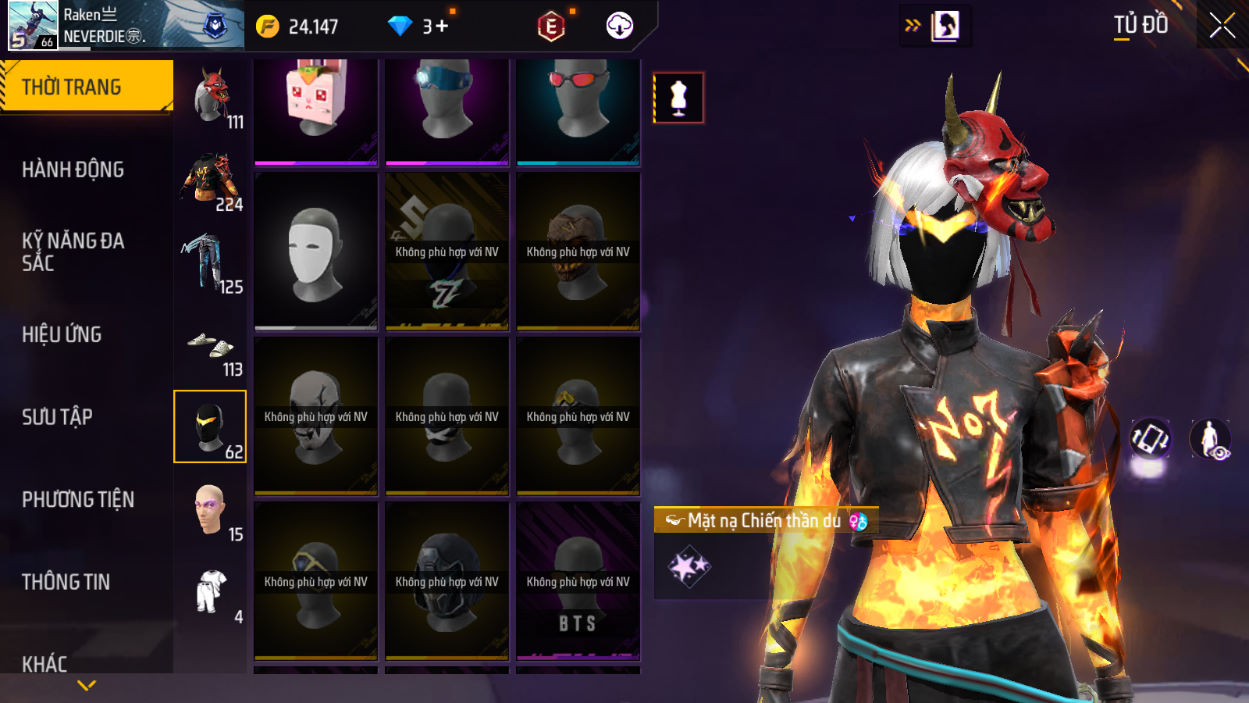Click the gold coin balance

tap(298, 27)
